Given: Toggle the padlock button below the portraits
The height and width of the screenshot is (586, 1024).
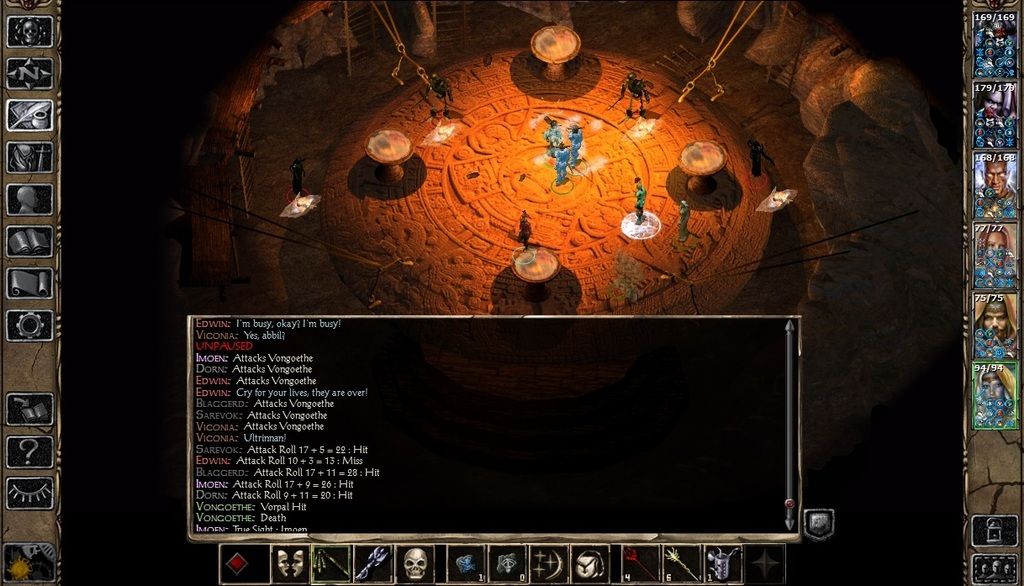Looking at the screenshot, I should tap(995, 527).
